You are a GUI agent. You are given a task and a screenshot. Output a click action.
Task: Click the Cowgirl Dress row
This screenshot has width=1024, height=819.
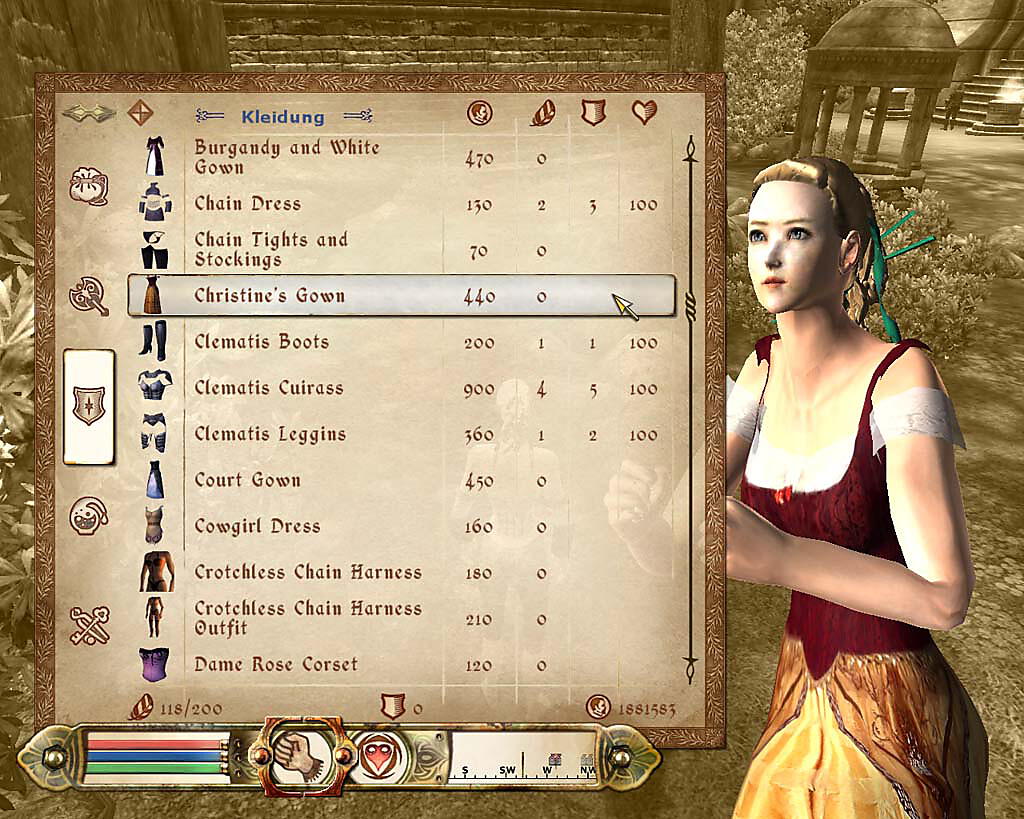point(257,526)
